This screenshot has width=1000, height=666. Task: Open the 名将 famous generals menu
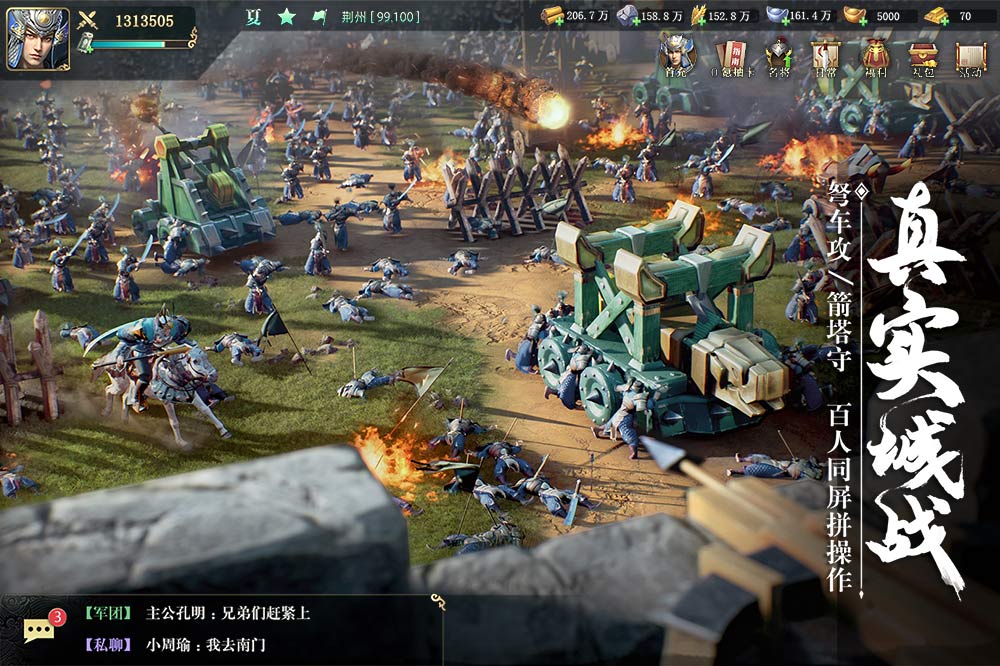[x=779, y=55]
